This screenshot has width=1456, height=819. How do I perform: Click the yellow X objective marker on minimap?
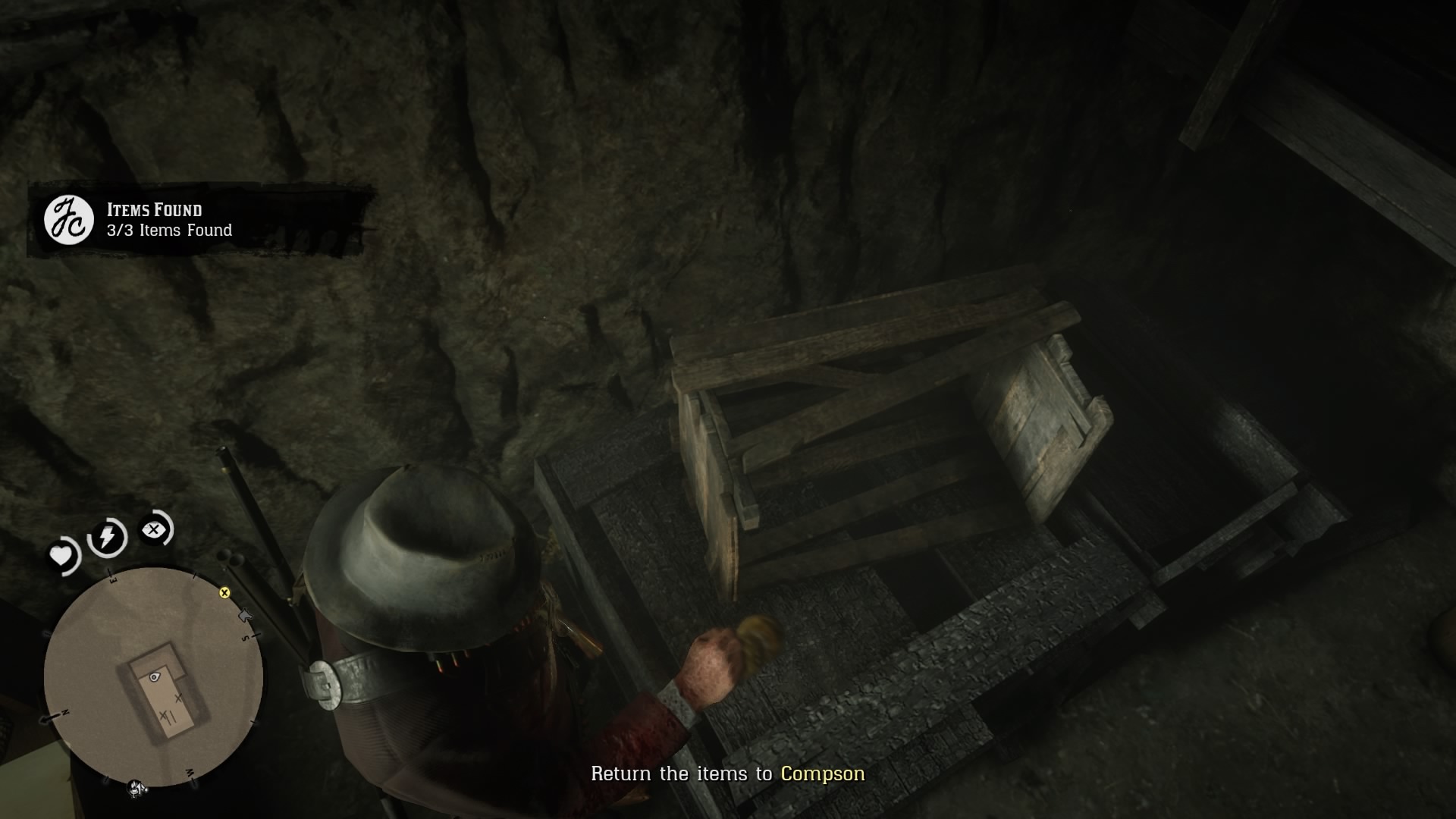point(224,592)
